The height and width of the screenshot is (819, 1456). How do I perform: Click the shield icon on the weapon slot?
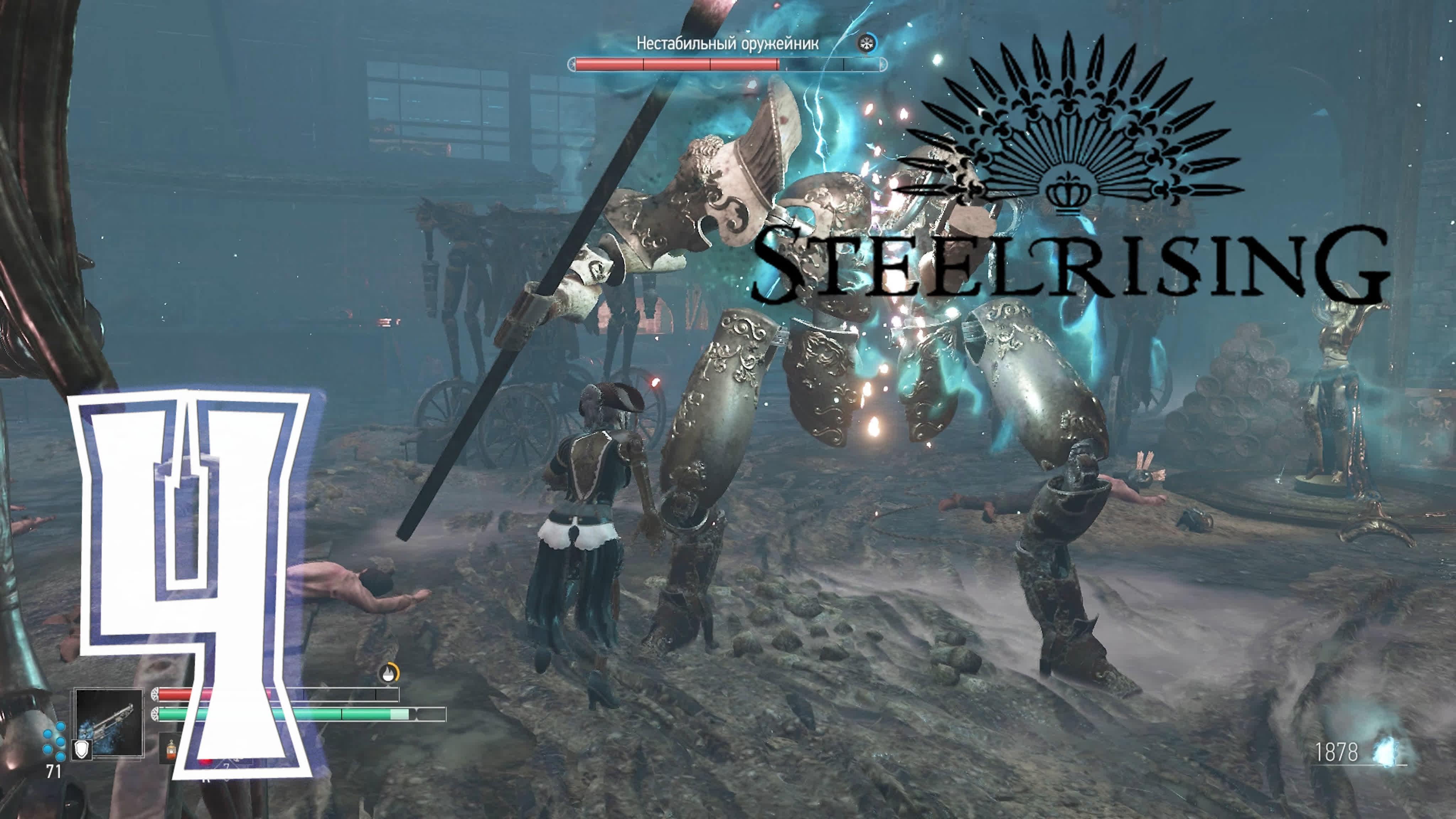[82, 749]
